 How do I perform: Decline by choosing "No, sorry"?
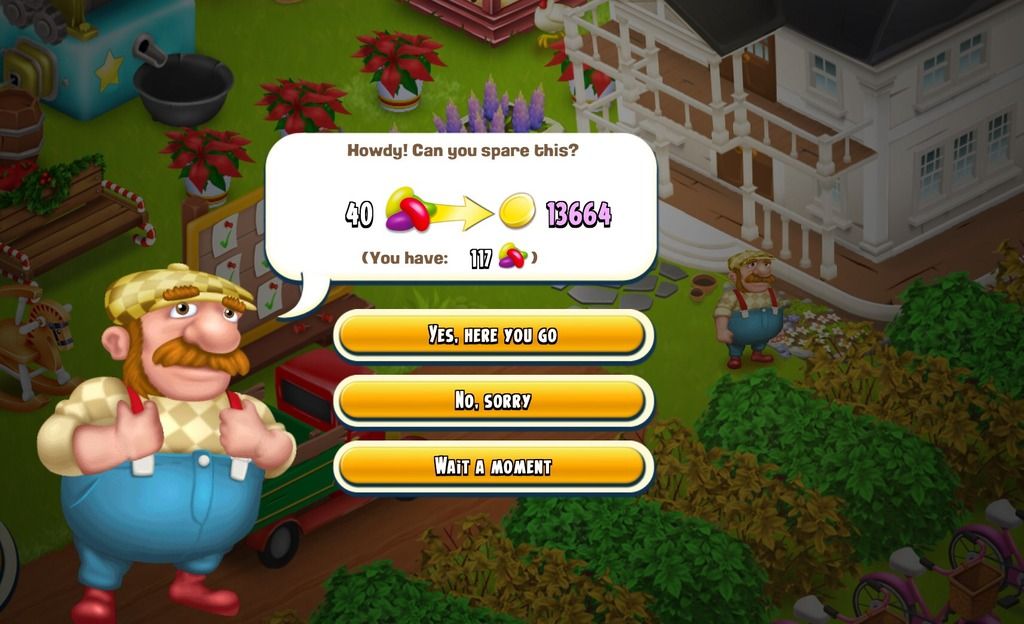click(492, 401)
